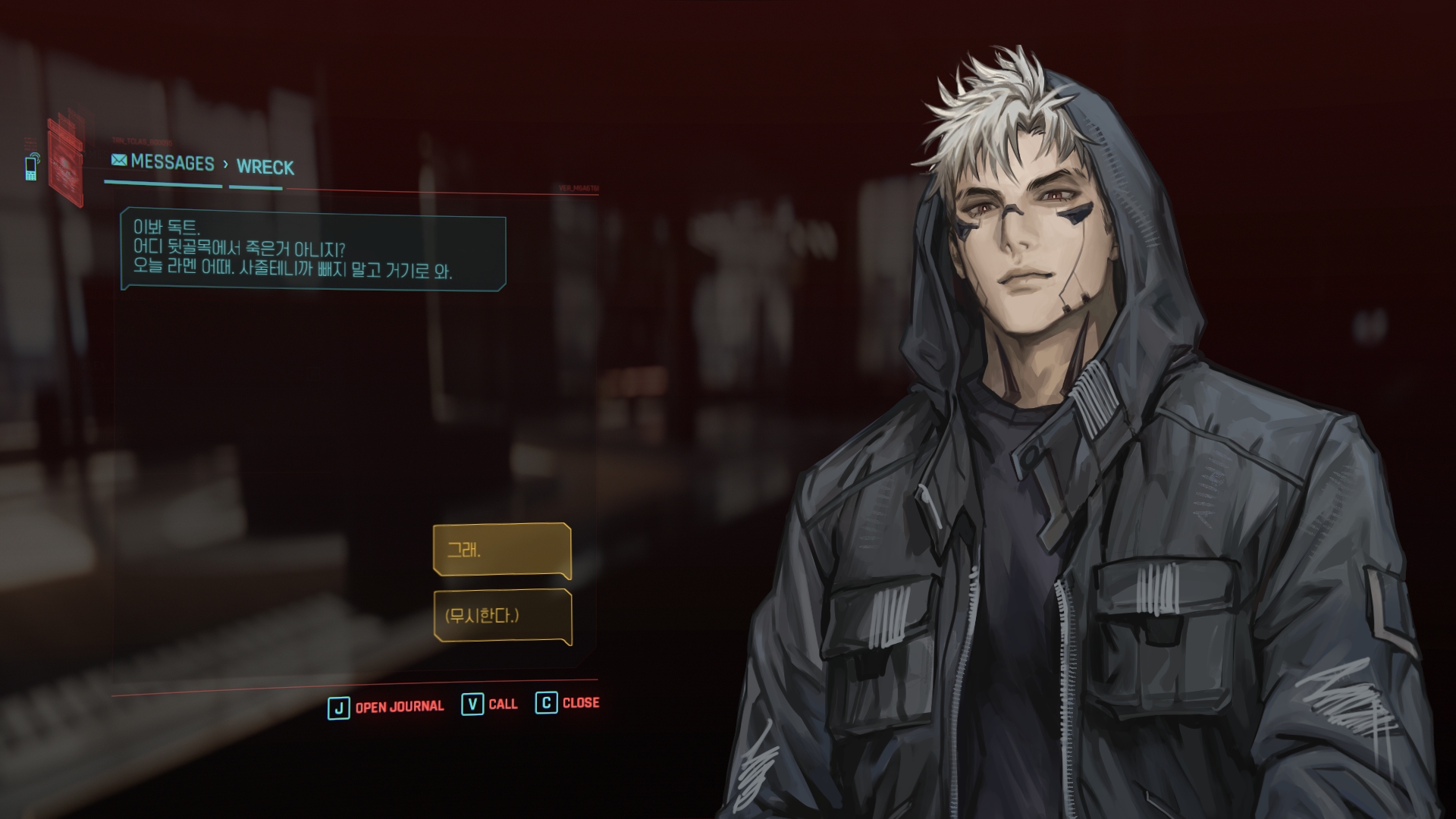Open Journal from the bottom bar

(386, 707)
